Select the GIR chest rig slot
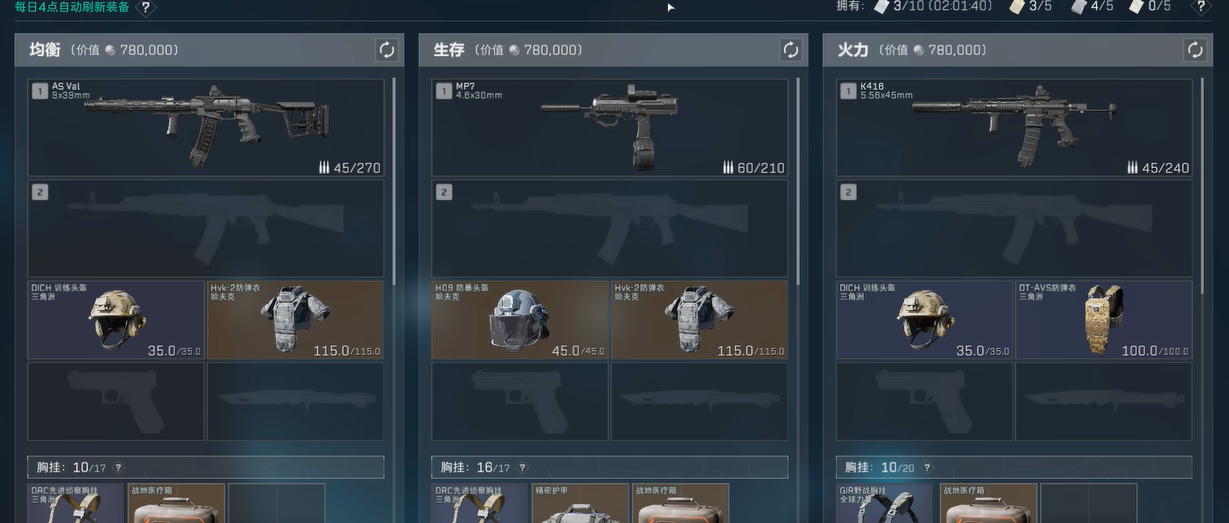 tap(884, 503)
